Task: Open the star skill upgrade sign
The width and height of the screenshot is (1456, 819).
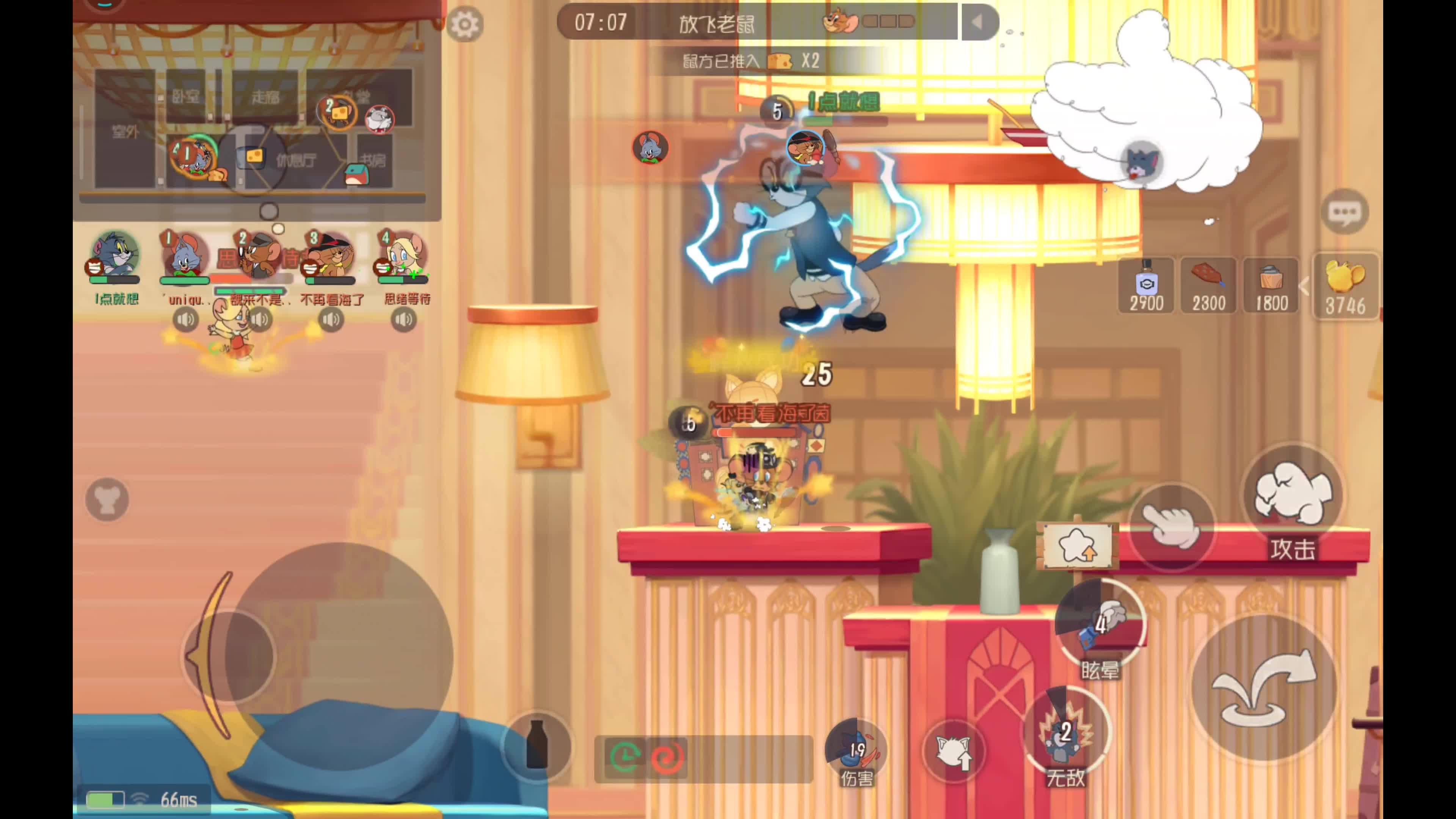Action: tap(1077, 546)
